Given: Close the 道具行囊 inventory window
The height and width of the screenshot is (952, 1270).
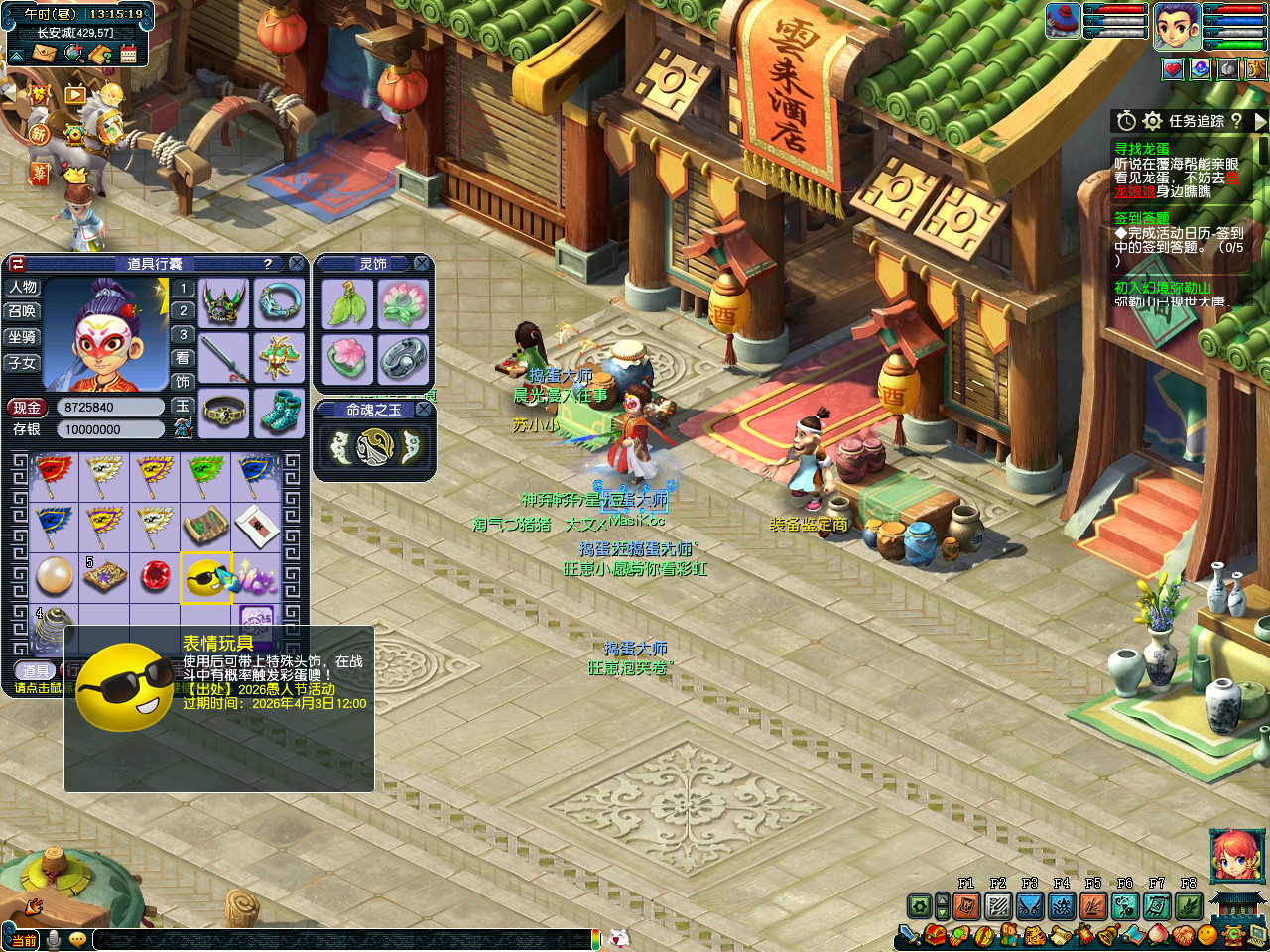Looking at the screenshot, I should click(296, 264).
